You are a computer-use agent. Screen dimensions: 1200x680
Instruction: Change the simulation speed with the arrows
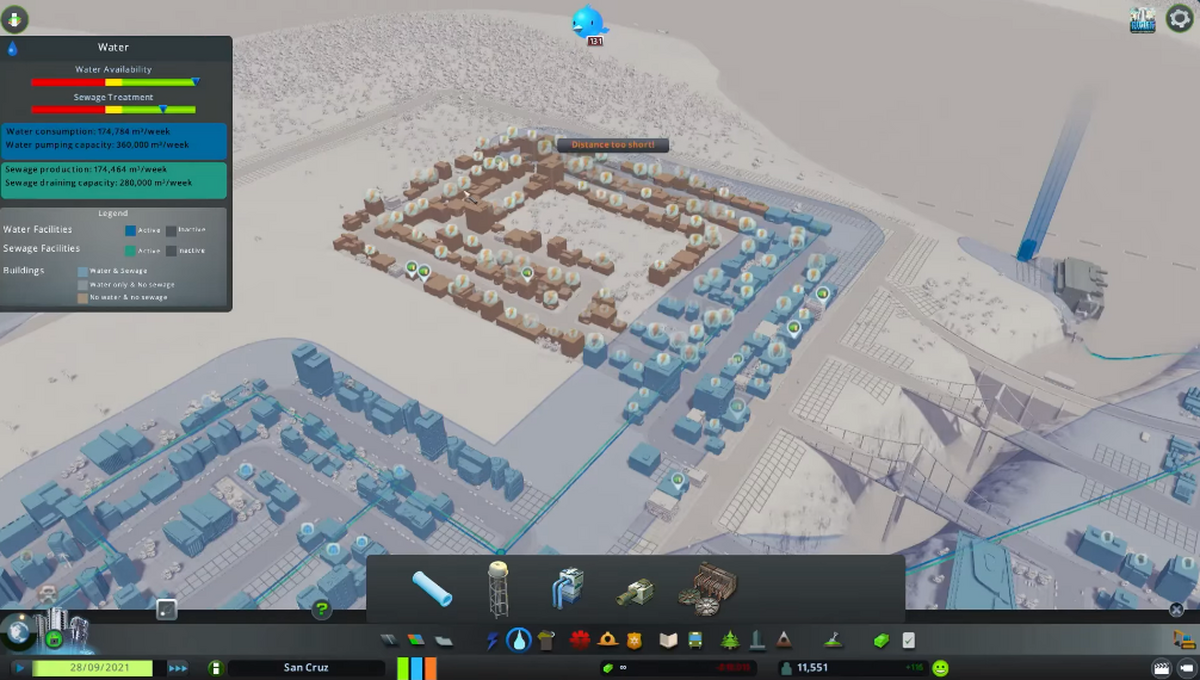pos(177,668)
